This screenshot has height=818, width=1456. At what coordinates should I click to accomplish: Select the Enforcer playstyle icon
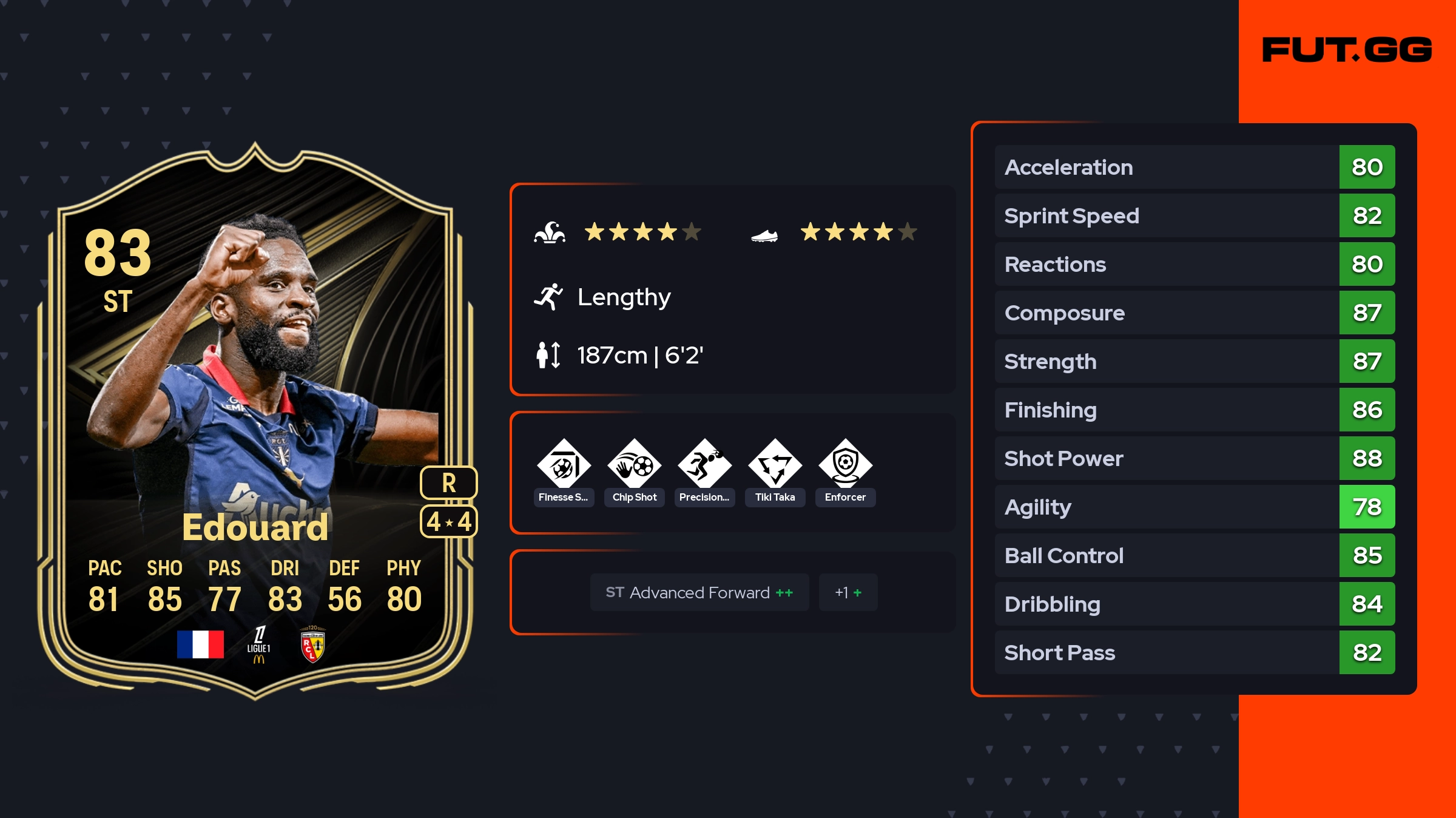tap(845, 465)
